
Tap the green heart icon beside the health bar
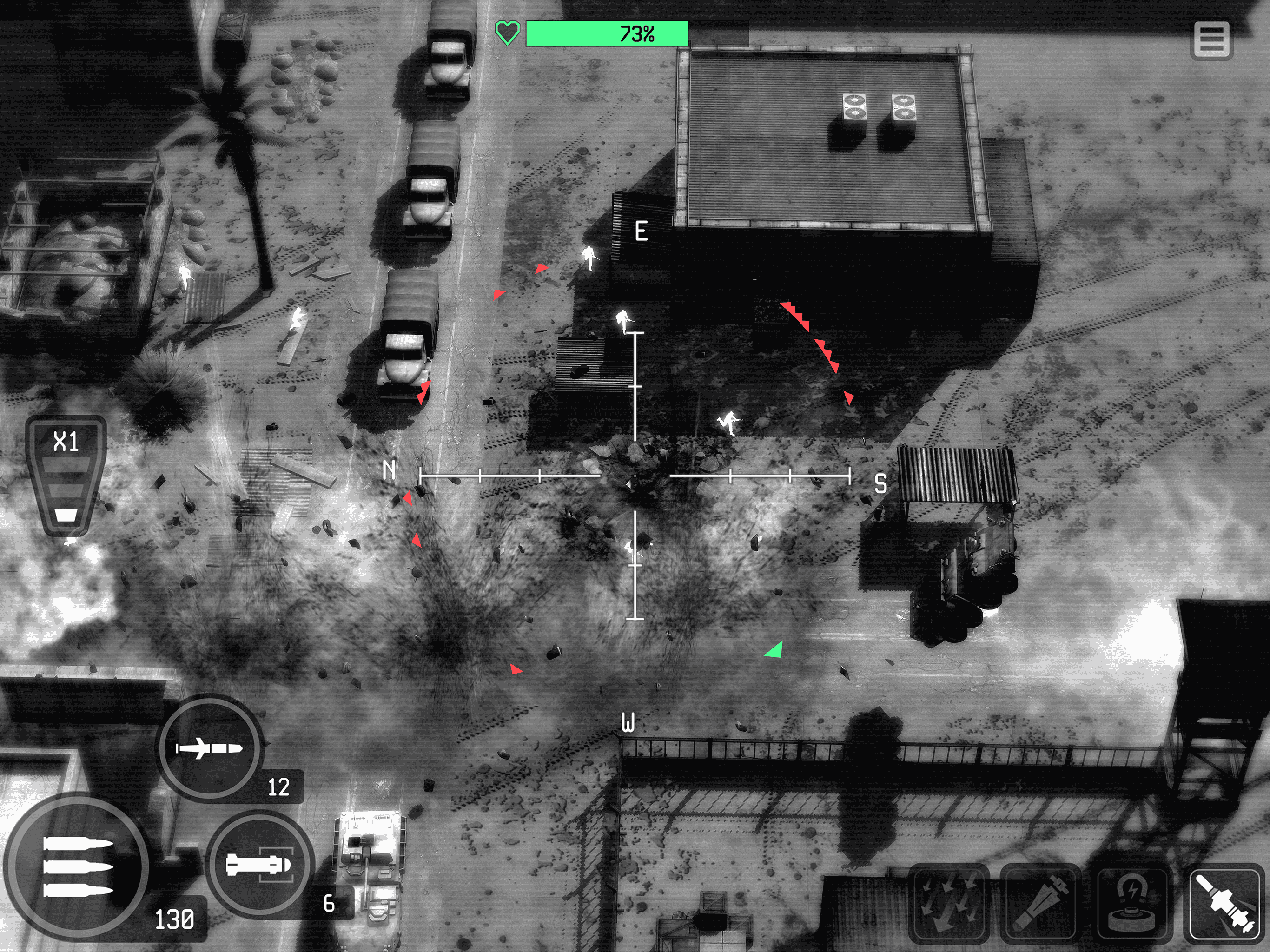[x=508, y=33]
